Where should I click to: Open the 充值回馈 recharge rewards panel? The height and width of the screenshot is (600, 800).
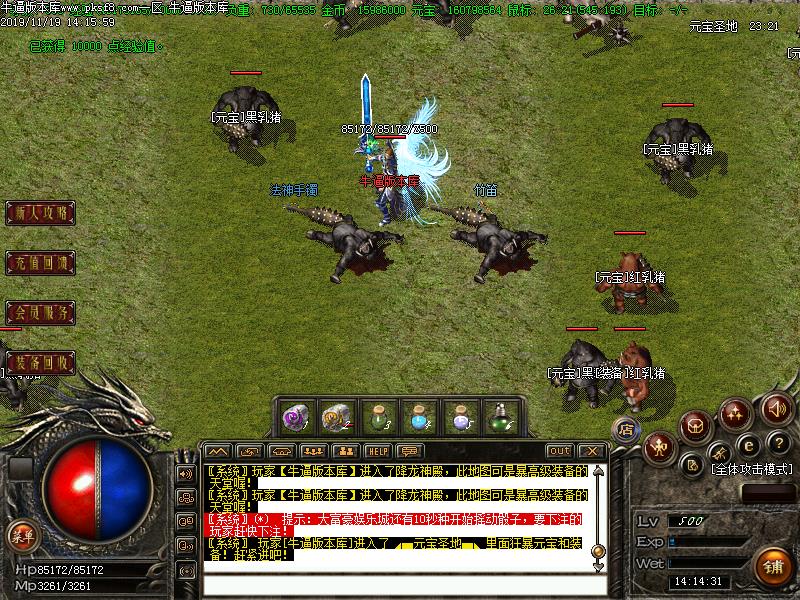click(x=40, y=264)
